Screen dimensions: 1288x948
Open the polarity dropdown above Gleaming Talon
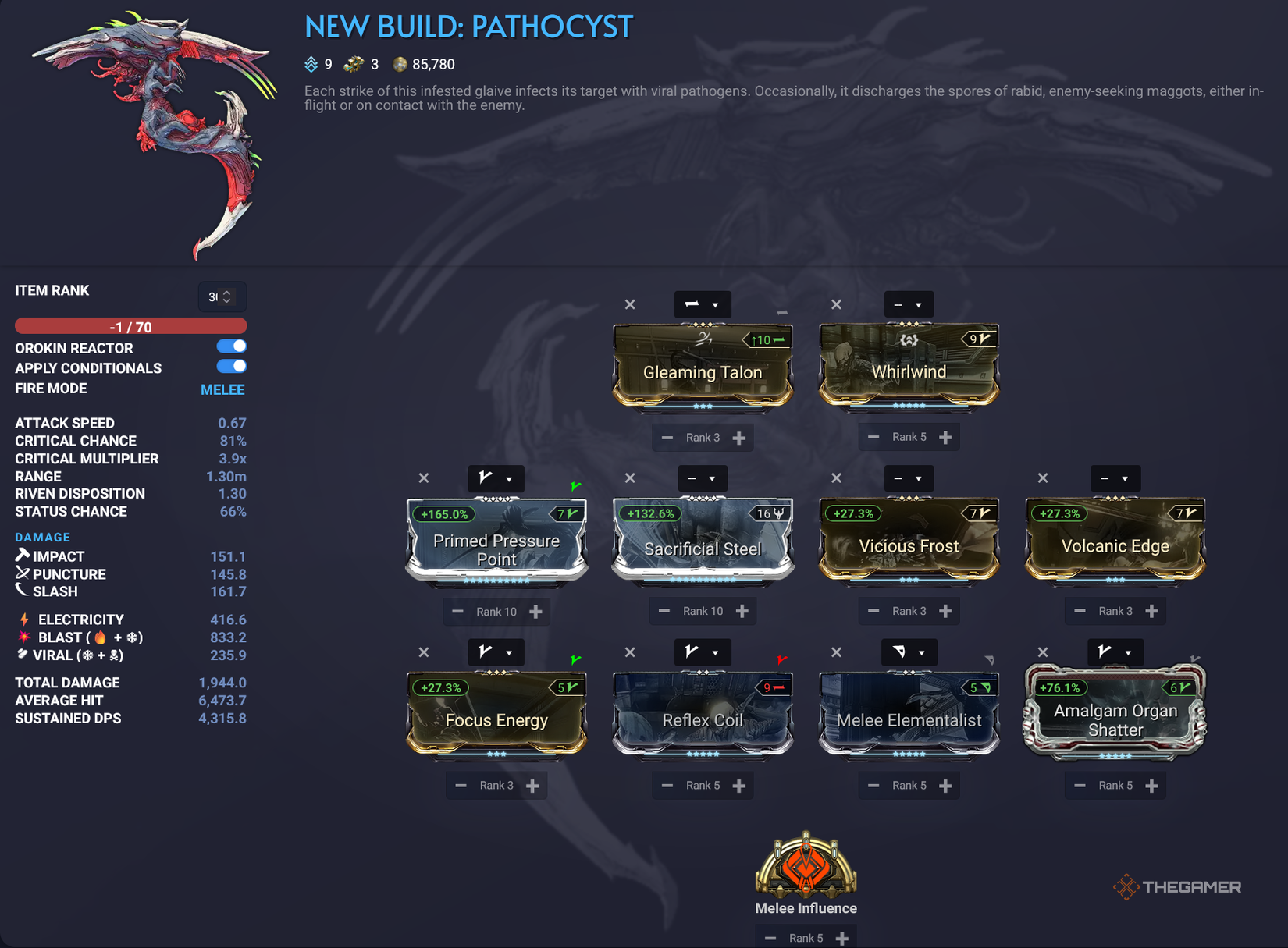coord(702,304)
